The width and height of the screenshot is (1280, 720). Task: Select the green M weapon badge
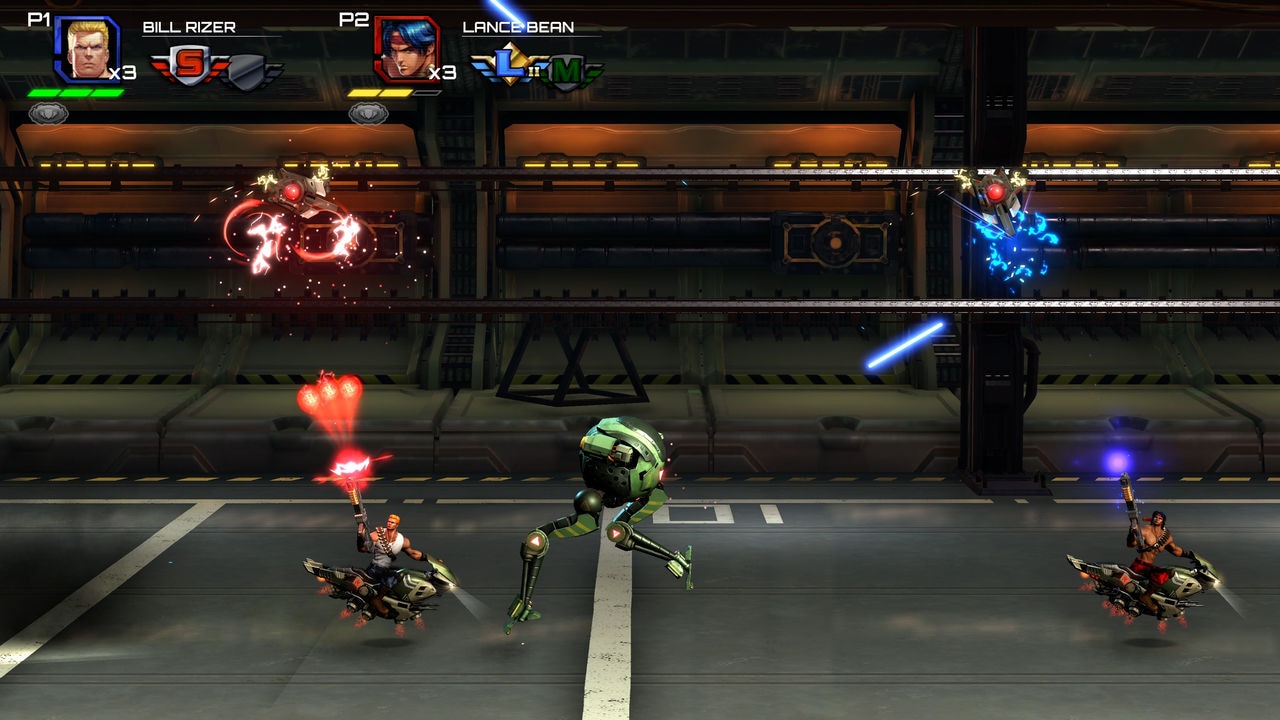(569, 70)
